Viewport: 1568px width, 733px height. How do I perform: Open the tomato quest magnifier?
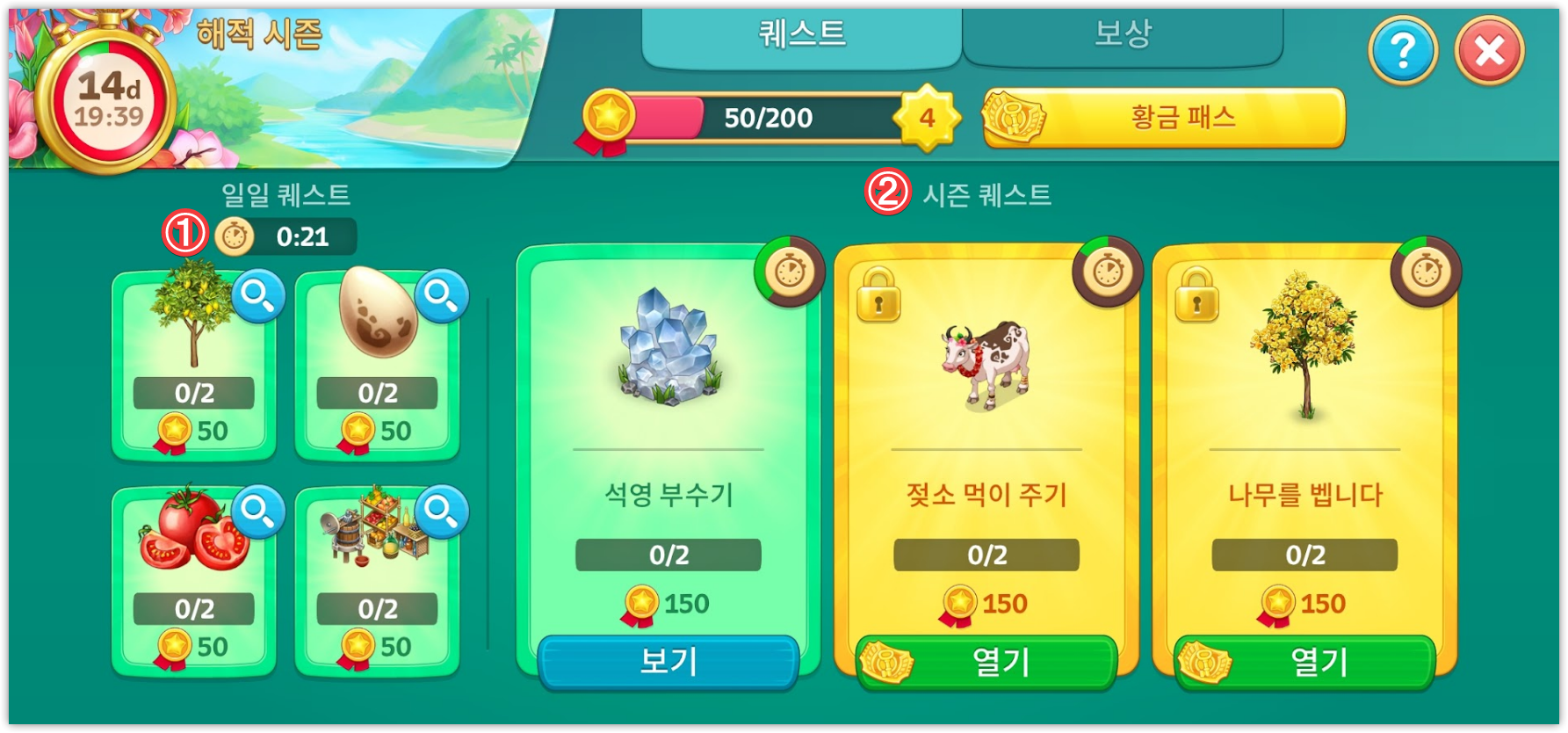(258, 511)
